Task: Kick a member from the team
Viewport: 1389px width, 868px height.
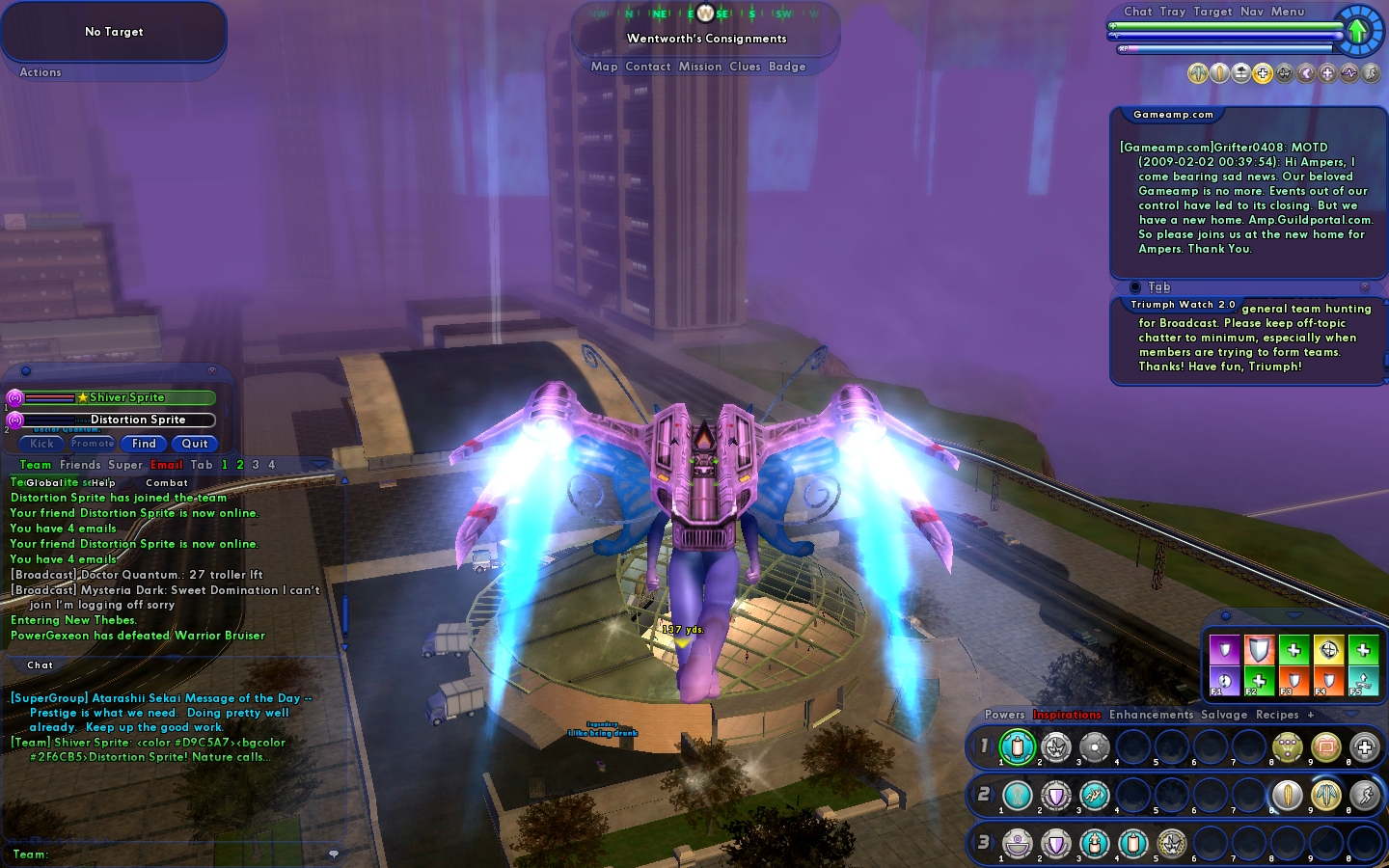Action: coord(41,444)
